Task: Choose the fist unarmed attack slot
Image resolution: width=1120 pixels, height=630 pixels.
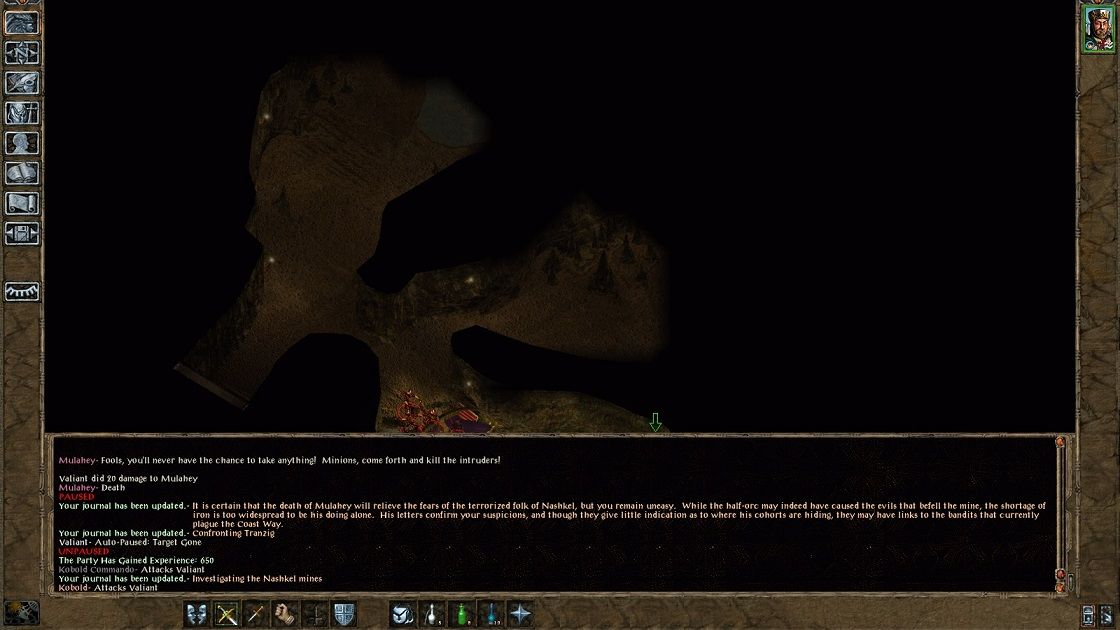Action: click(x=286, y=613)
